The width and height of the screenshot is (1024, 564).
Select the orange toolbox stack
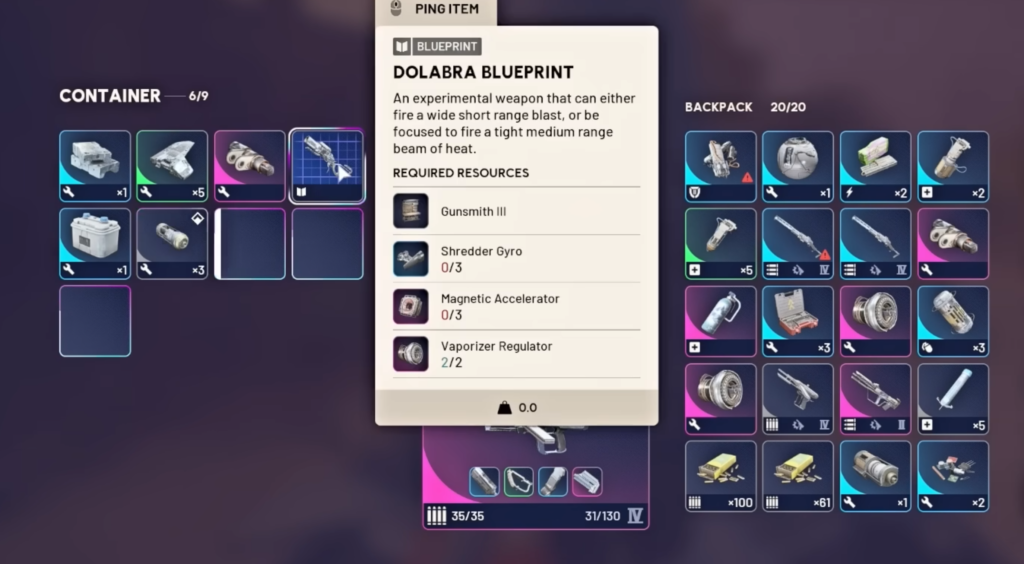coord(798,321)
